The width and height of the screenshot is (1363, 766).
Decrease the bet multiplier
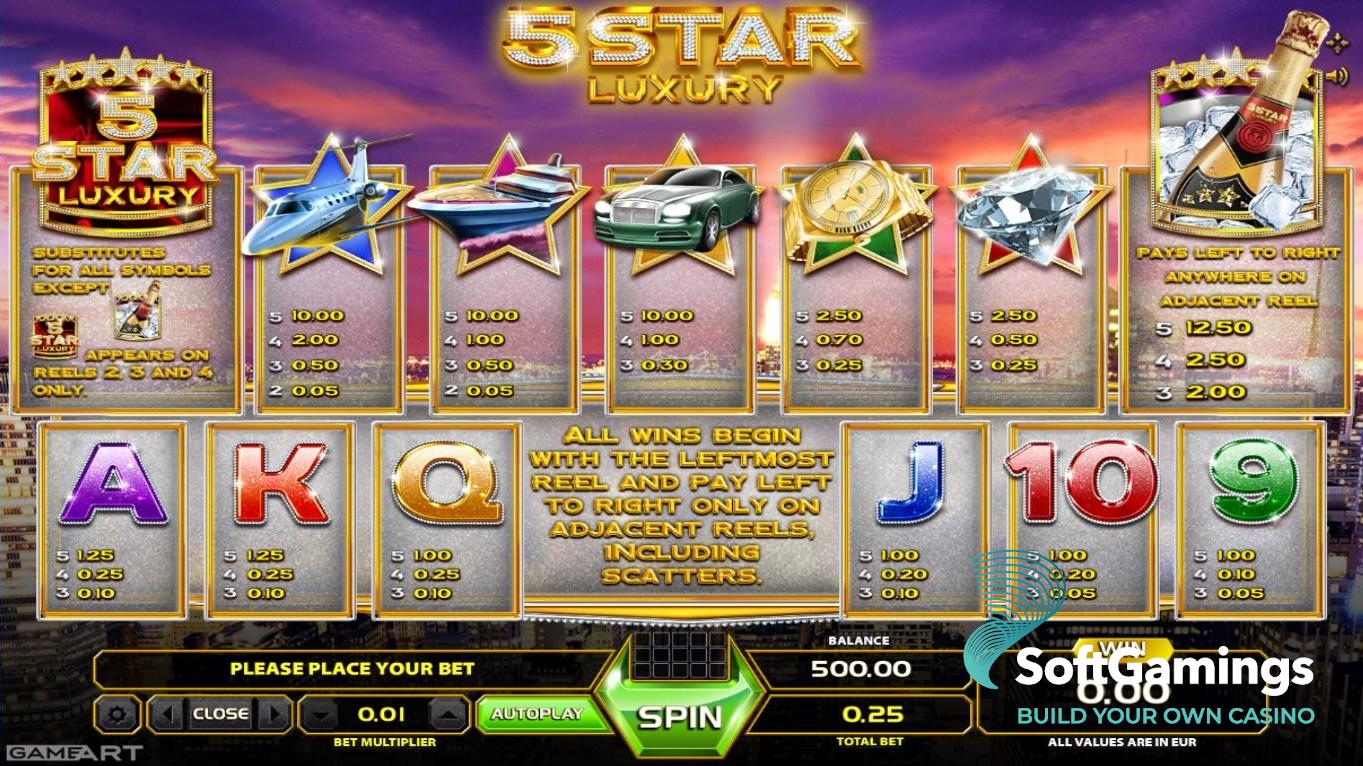[x=319, y=715]
